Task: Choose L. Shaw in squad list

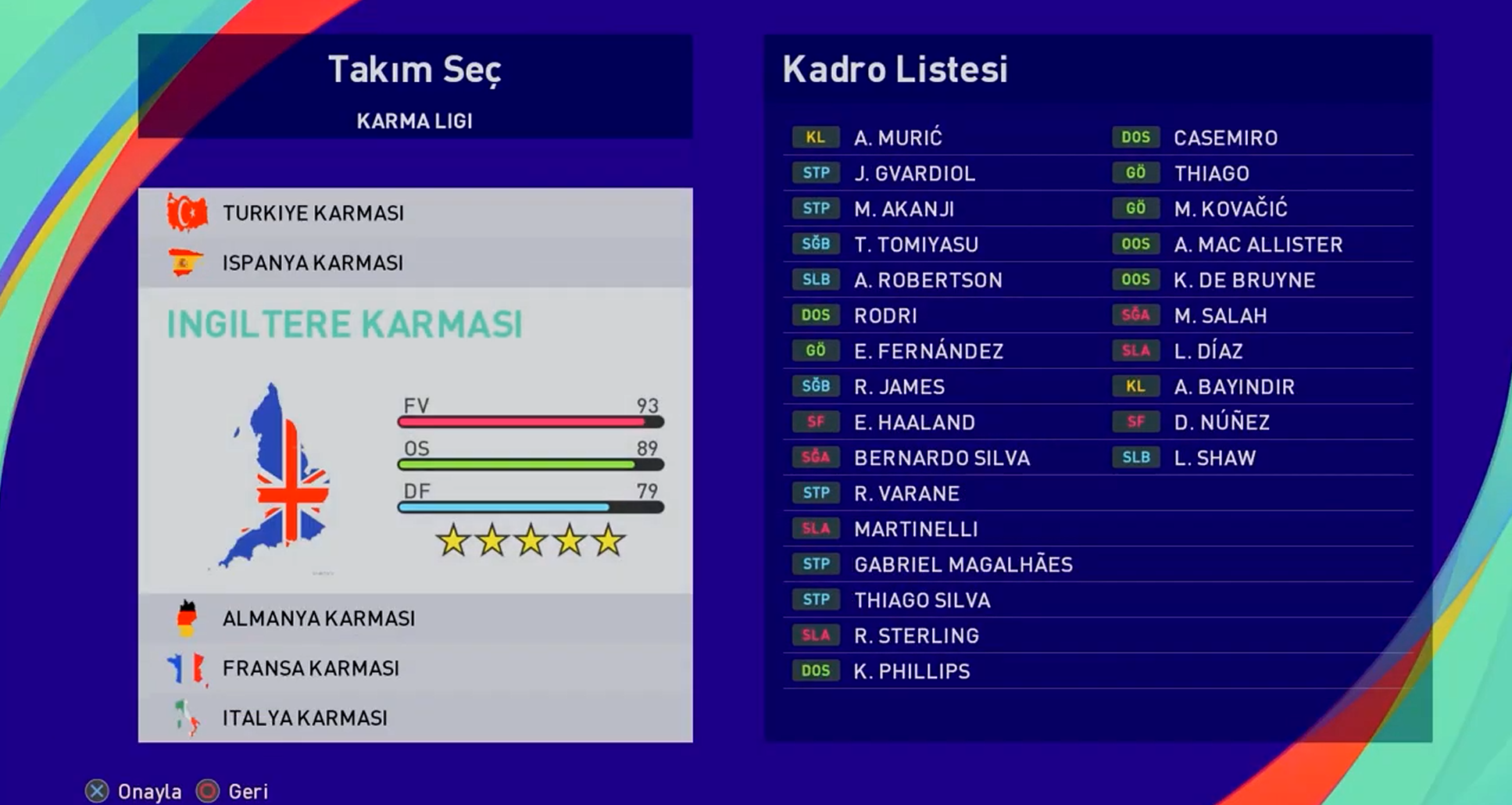Action: 1214,458
